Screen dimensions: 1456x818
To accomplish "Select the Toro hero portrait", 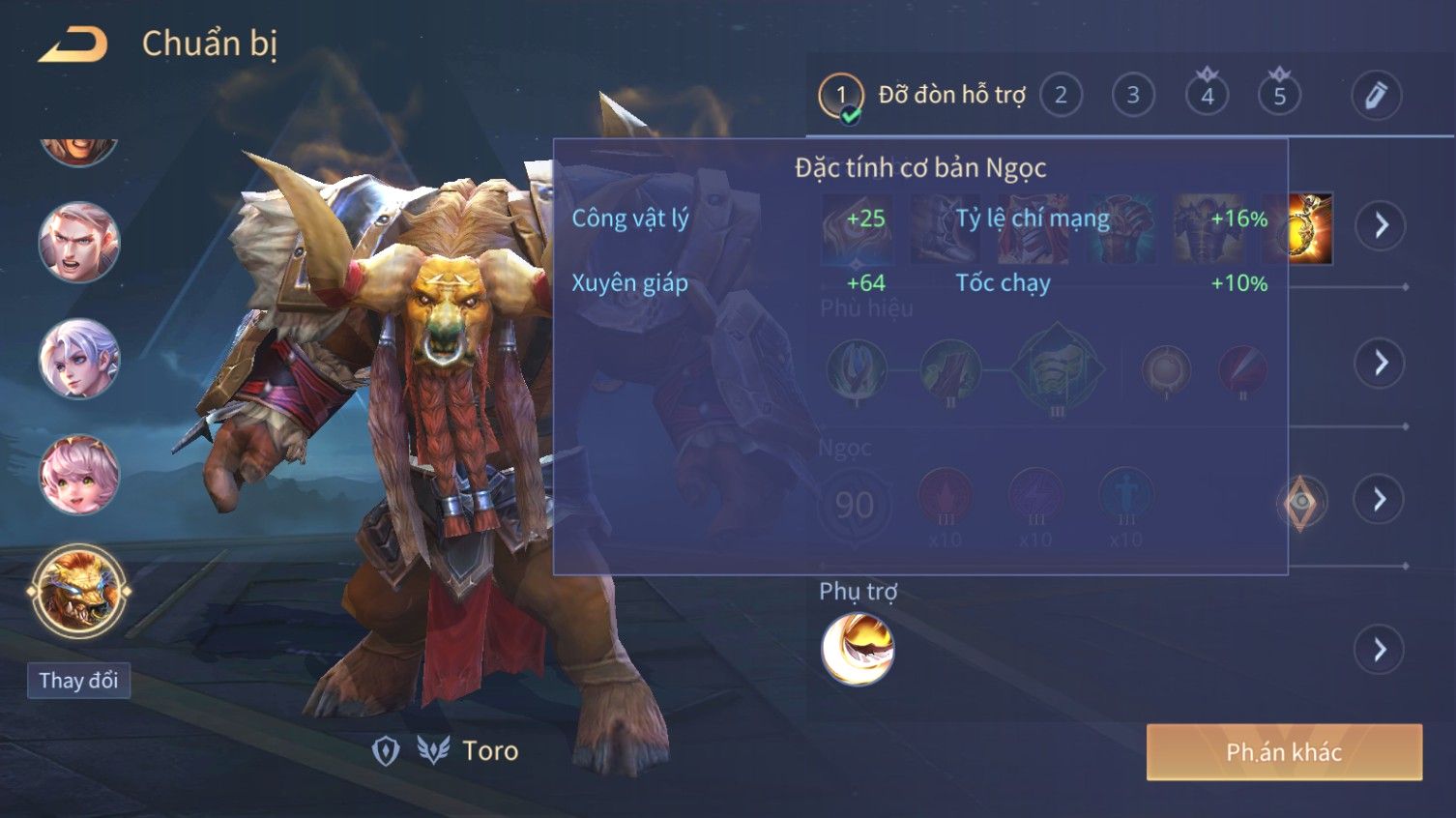I will (78, 591).
